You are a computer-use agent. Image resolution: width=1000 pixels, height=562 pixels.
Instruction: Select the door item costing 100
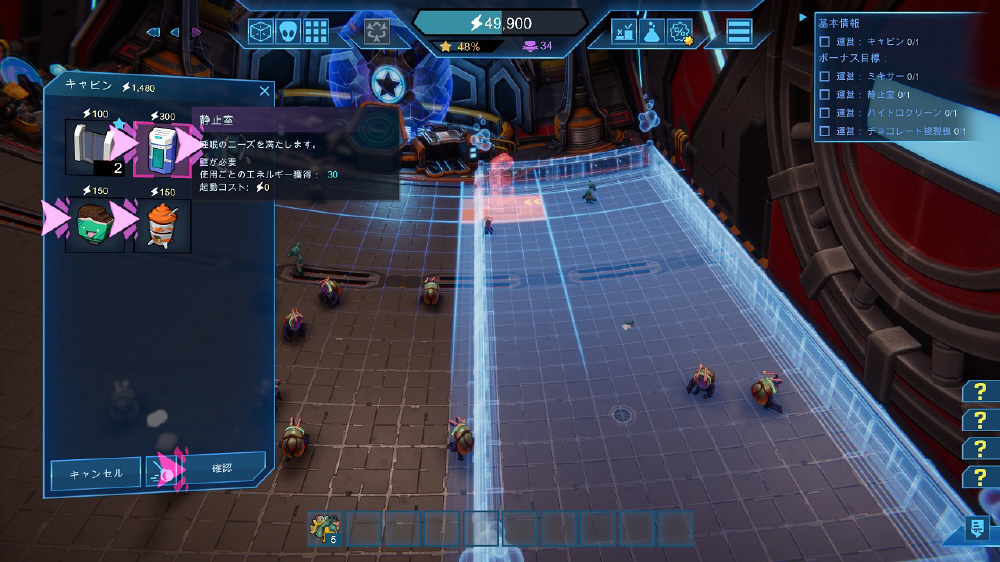[94, 148]
